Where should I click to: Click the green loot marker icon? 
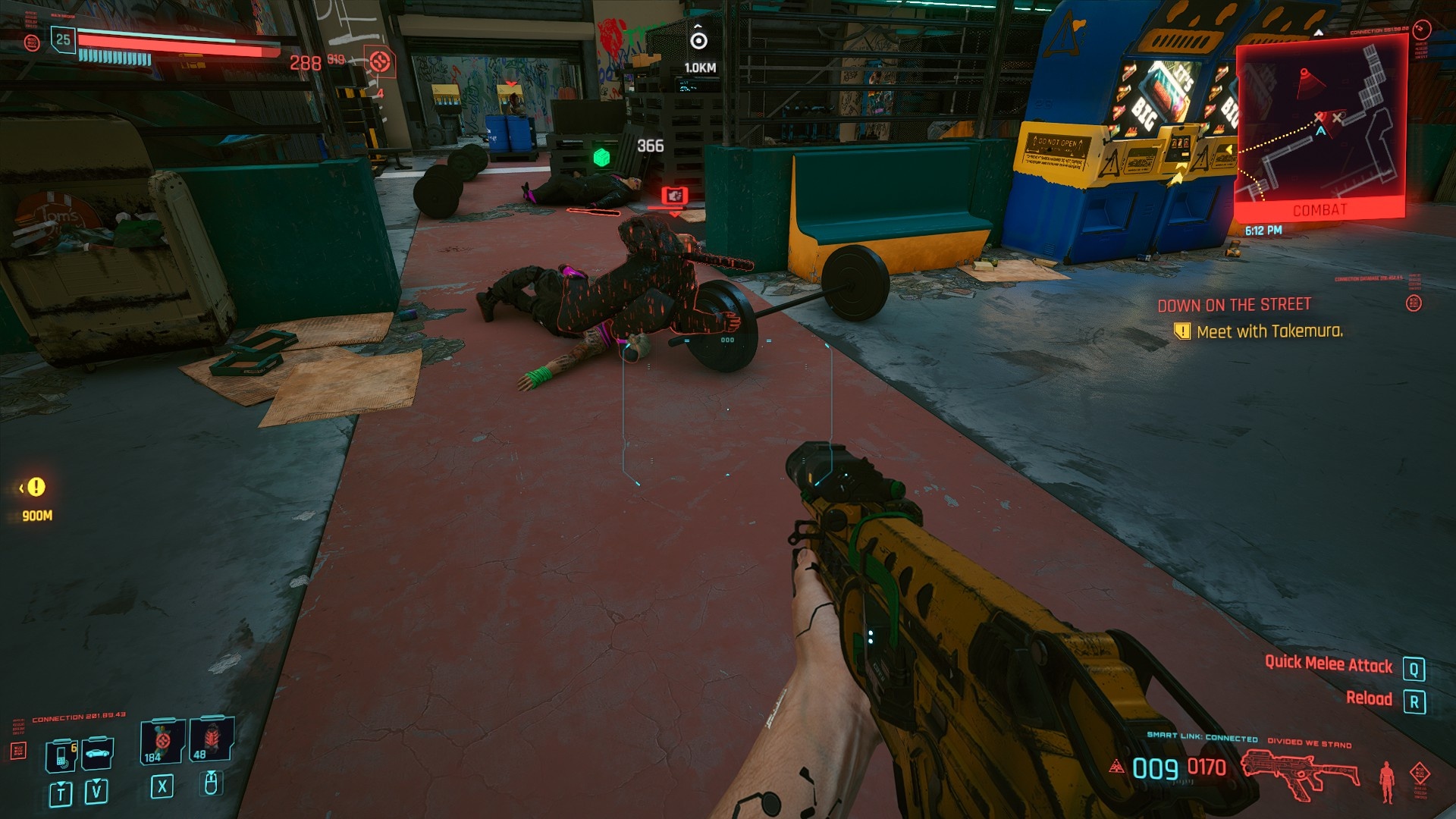point(601,157)
